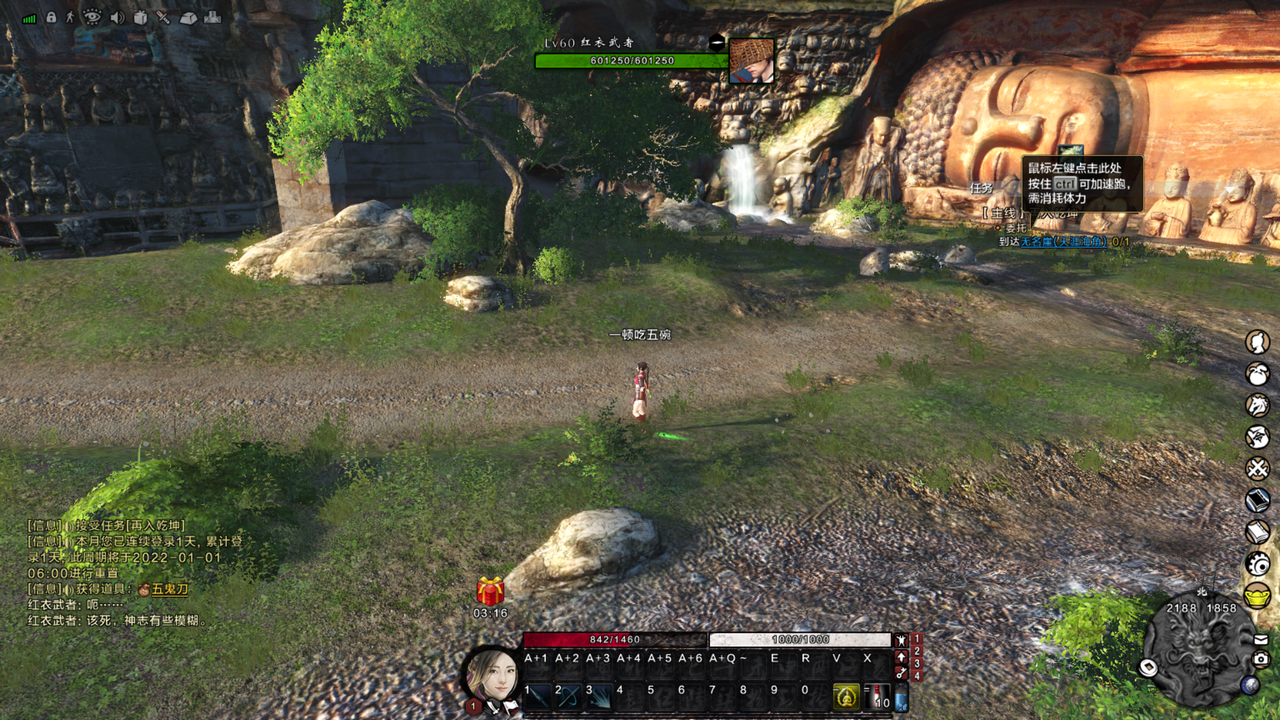Toggle the sound speaker icon
The height and width of the screenshot is (720, 1280).
click(x=117, y=17)
